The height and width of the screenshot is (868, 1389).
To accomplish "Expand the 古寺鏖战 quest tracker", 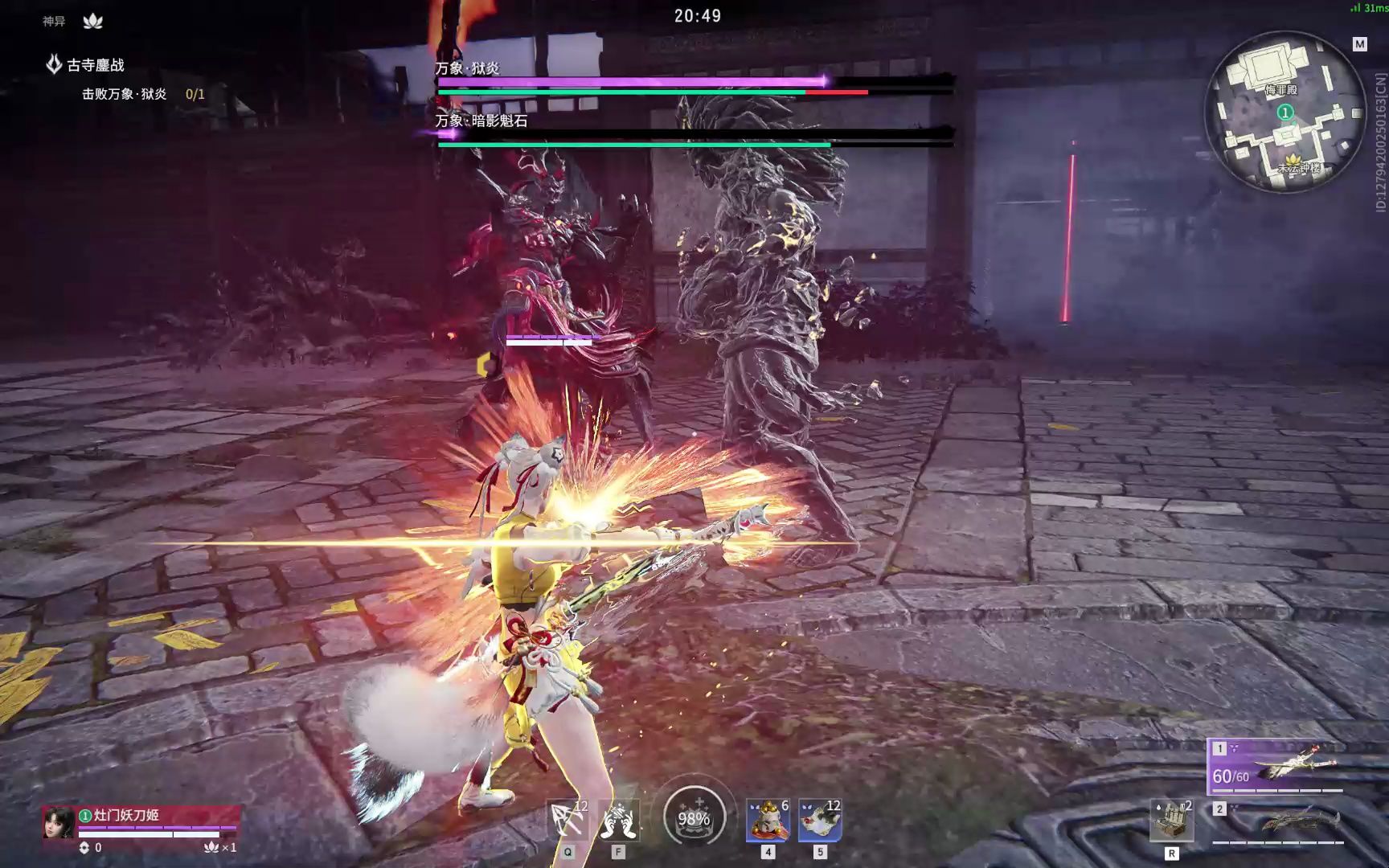I will [x=95, y=62].
